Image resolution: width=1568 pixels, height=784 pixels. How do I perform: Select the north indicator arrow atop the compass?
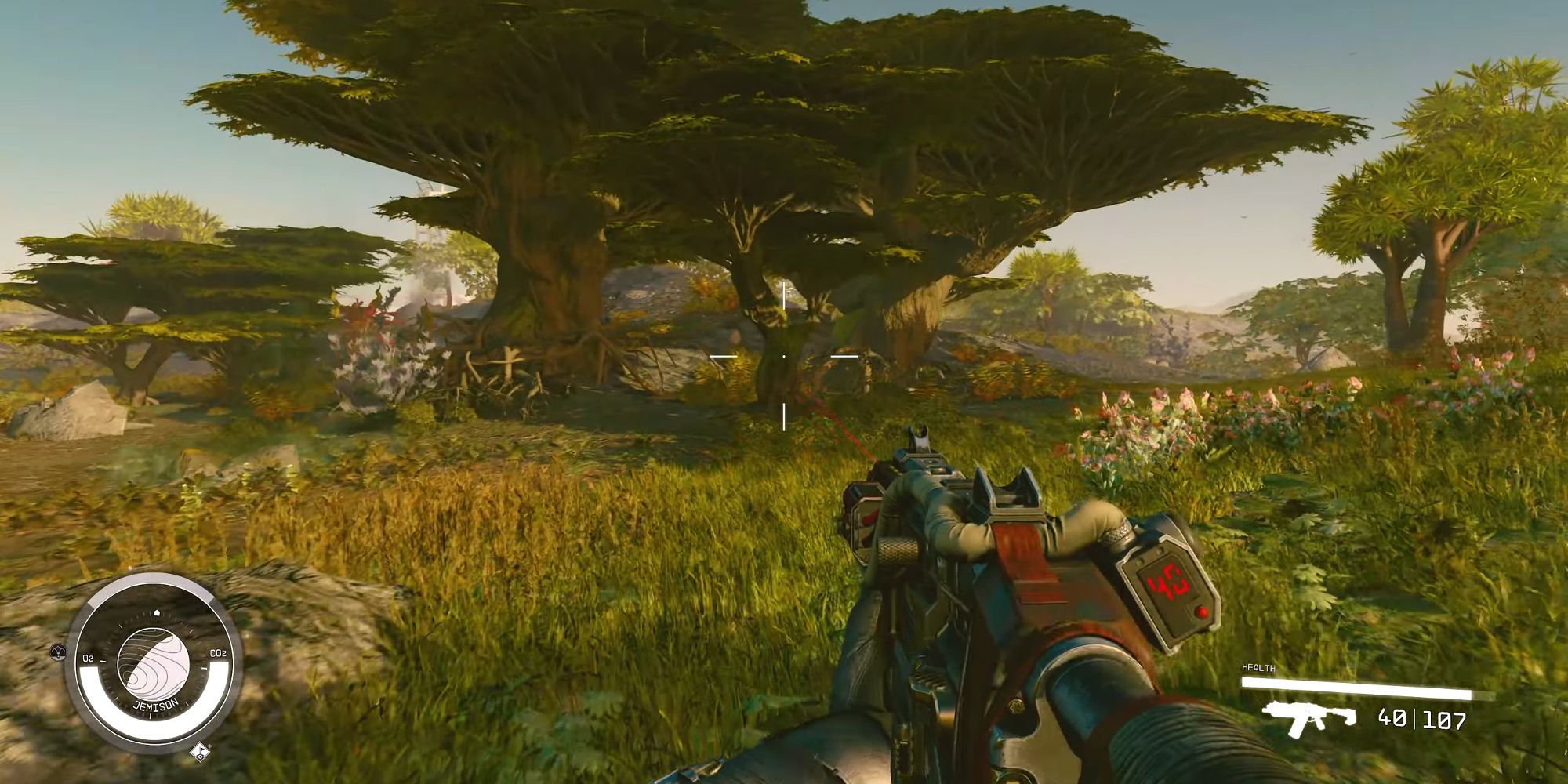click(x=157, y=612)
